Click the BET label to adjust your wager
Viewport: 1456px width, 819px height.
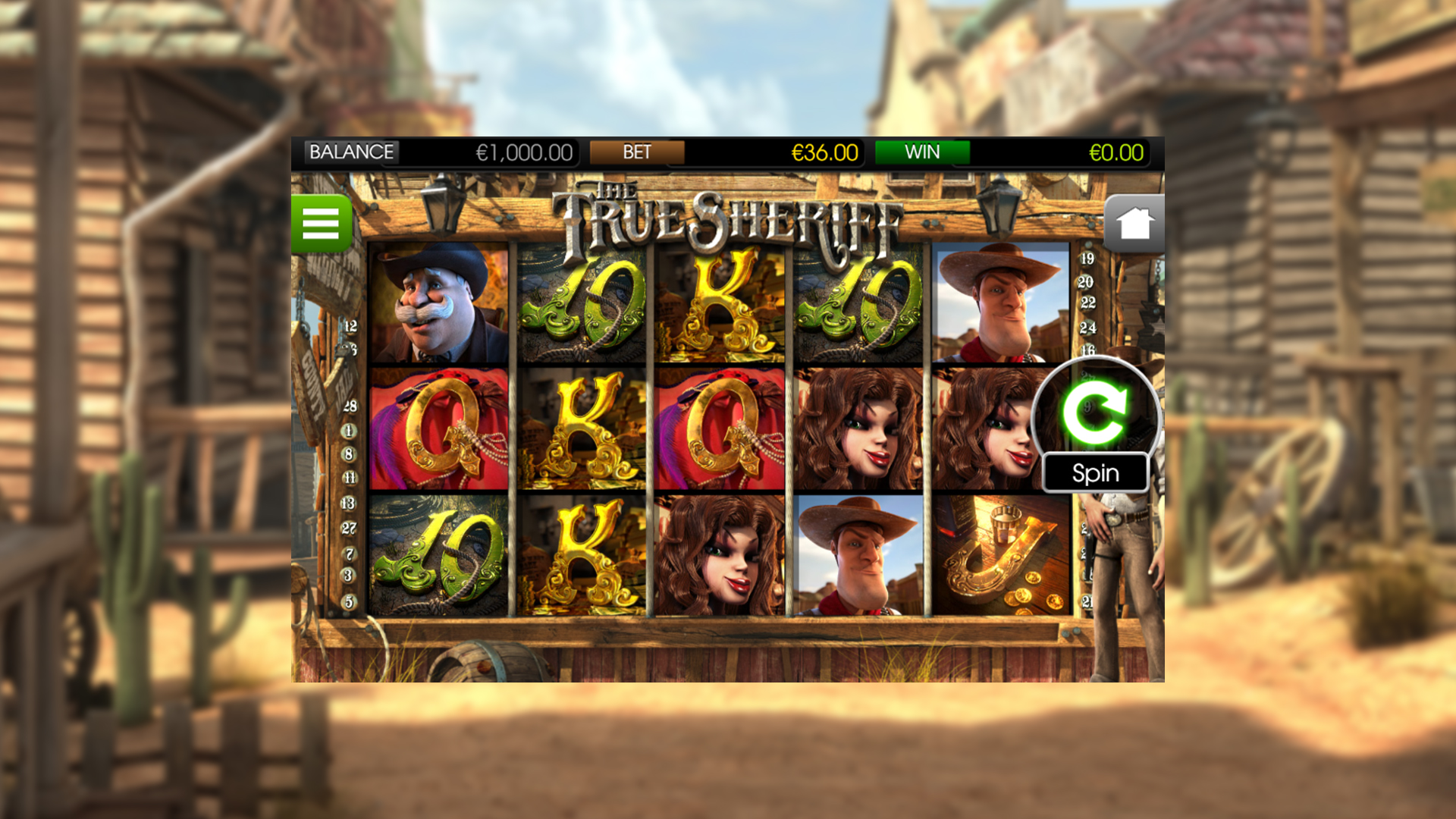pyautogui.click(x=635, y=152)
